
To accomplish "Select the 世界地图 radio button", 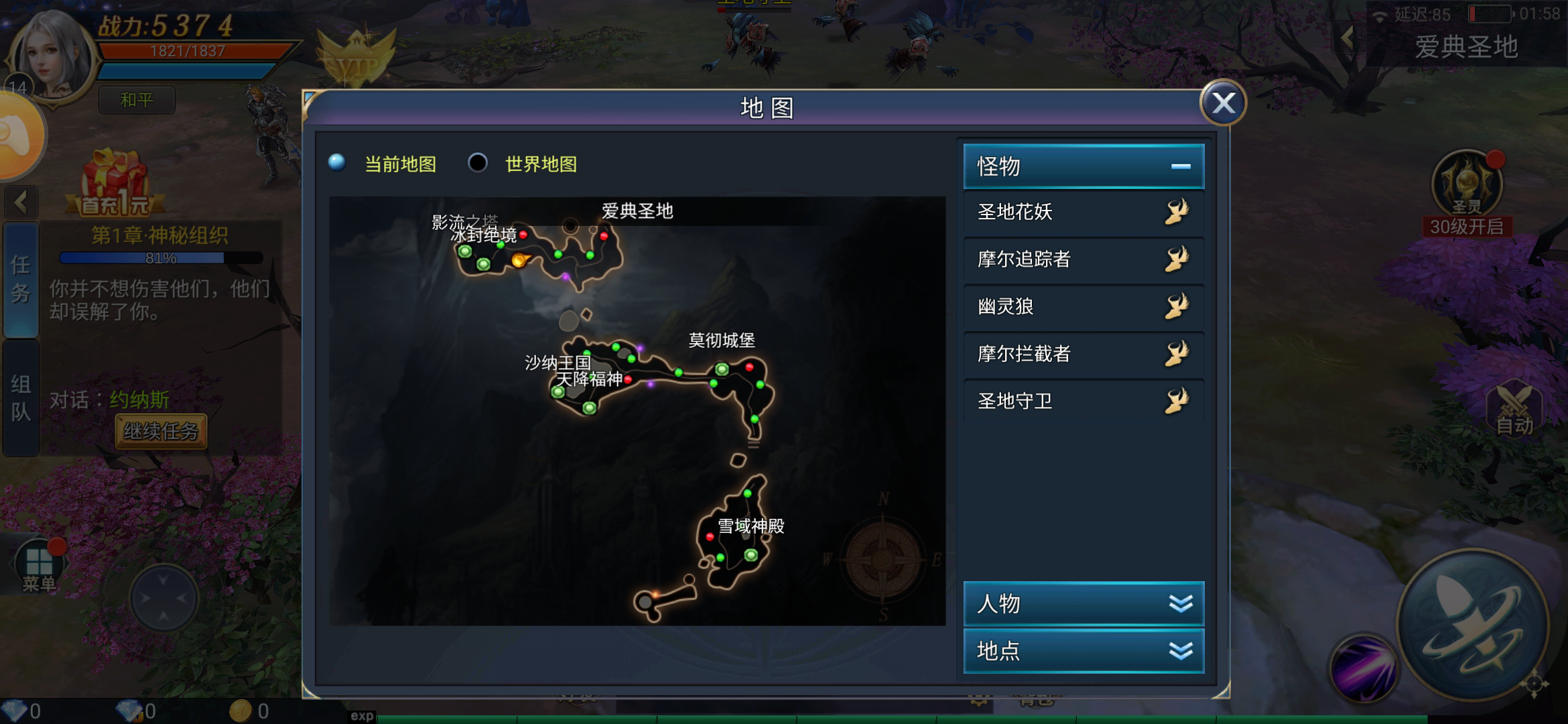I will (x=478, y=163).
